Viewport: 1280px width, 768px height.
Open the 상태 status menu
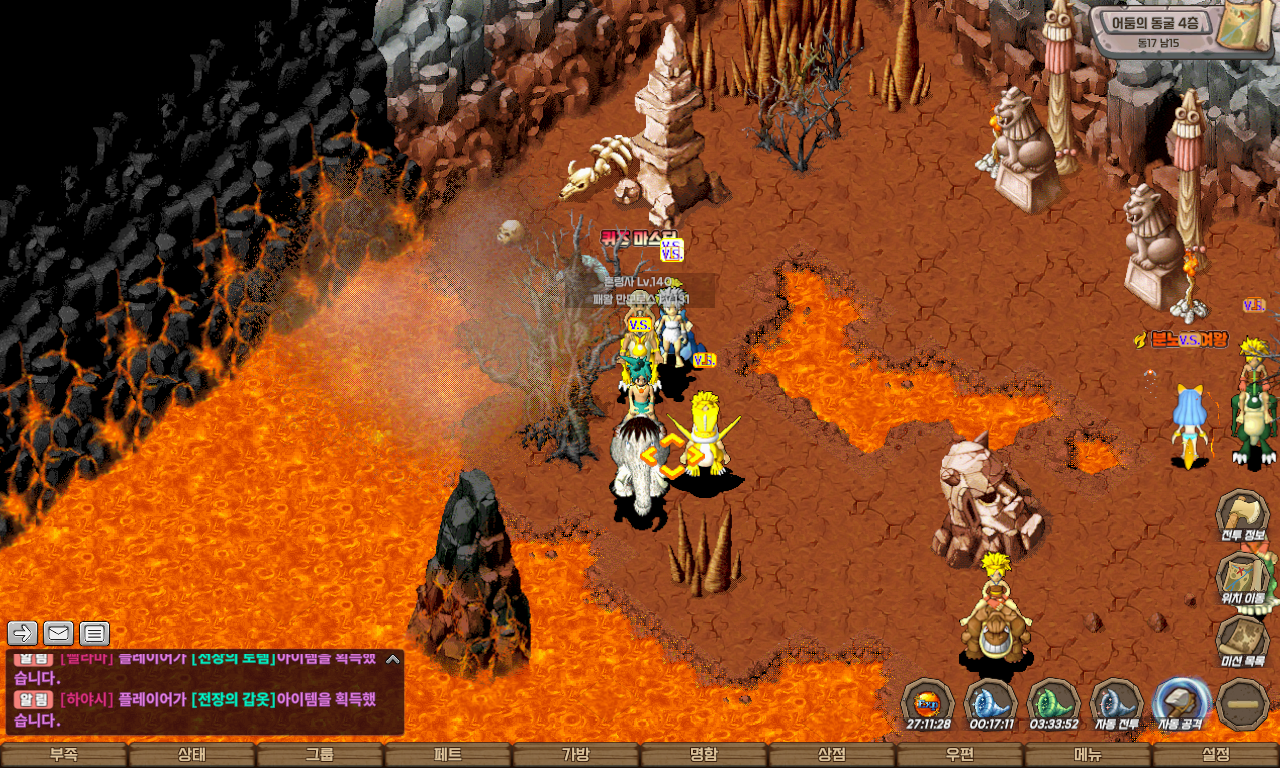tap(191, 755)
